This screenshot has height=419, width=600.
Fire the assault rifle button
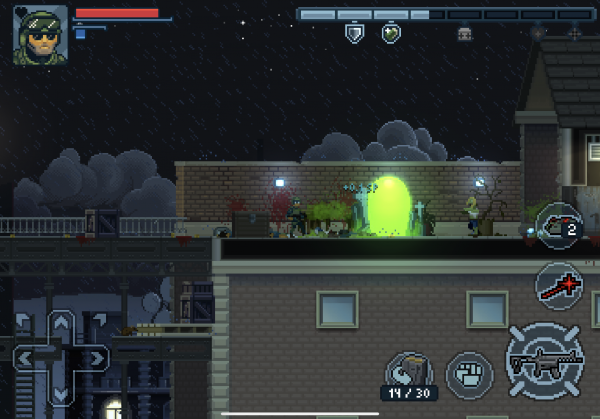point(545,357)
